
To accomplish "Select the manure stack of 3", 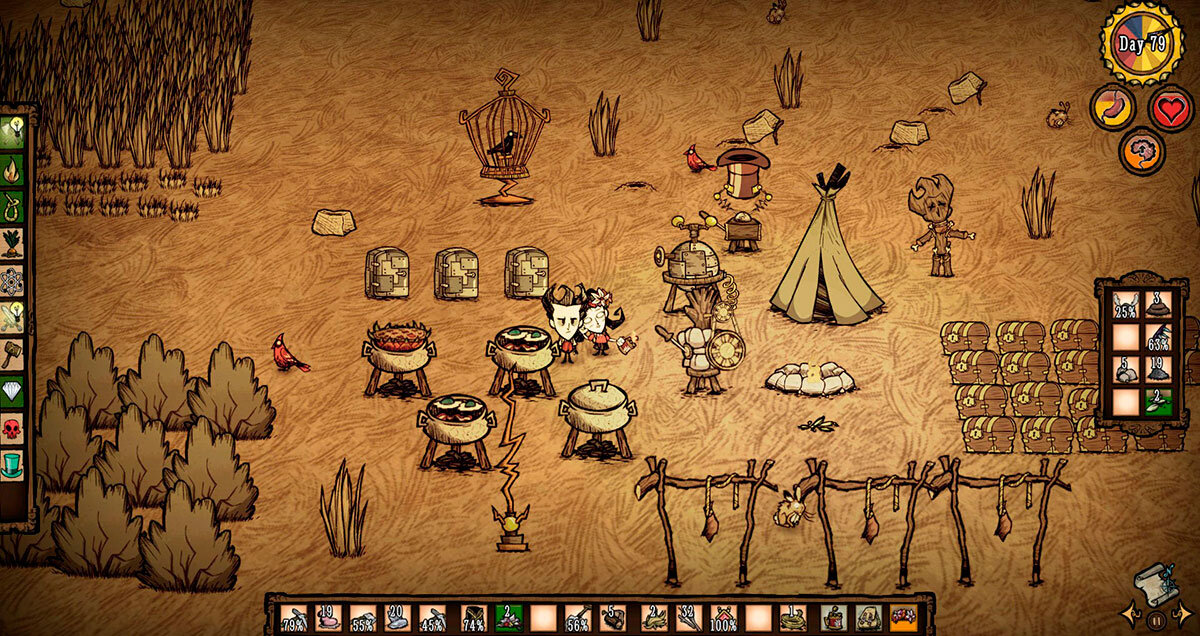I will [1159, 304].
